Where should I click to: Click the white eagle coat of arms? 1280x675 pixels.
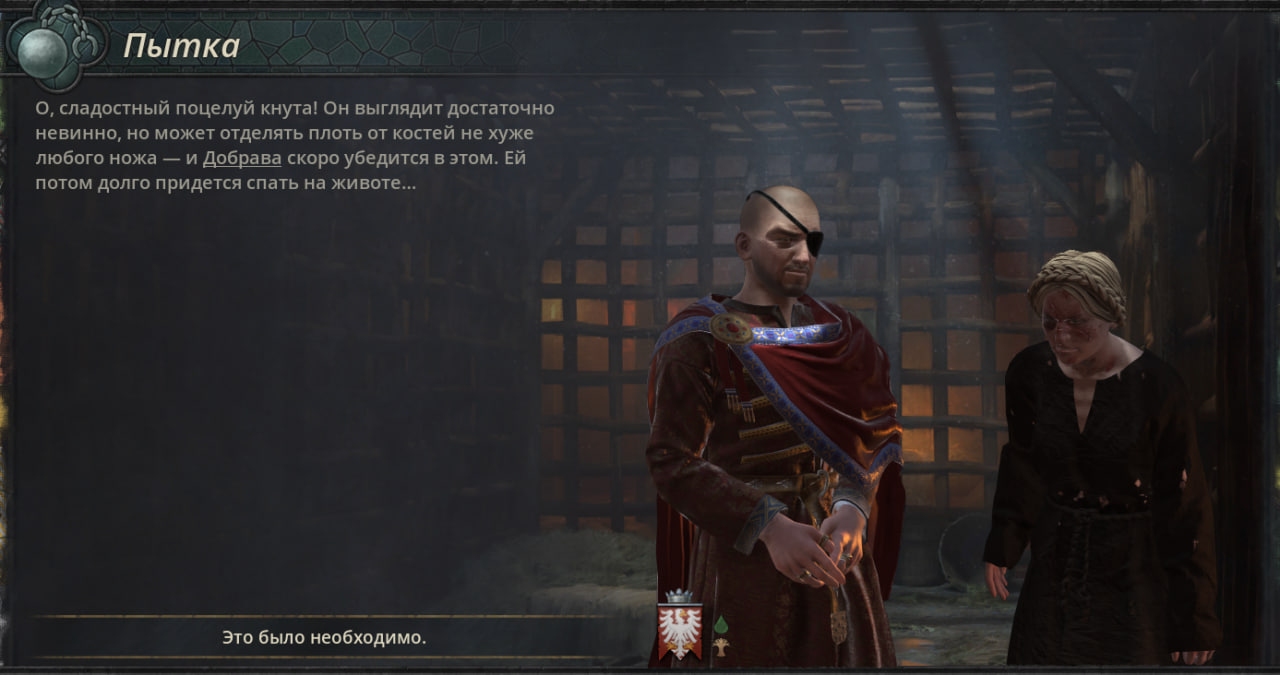[x=680, y=631]
